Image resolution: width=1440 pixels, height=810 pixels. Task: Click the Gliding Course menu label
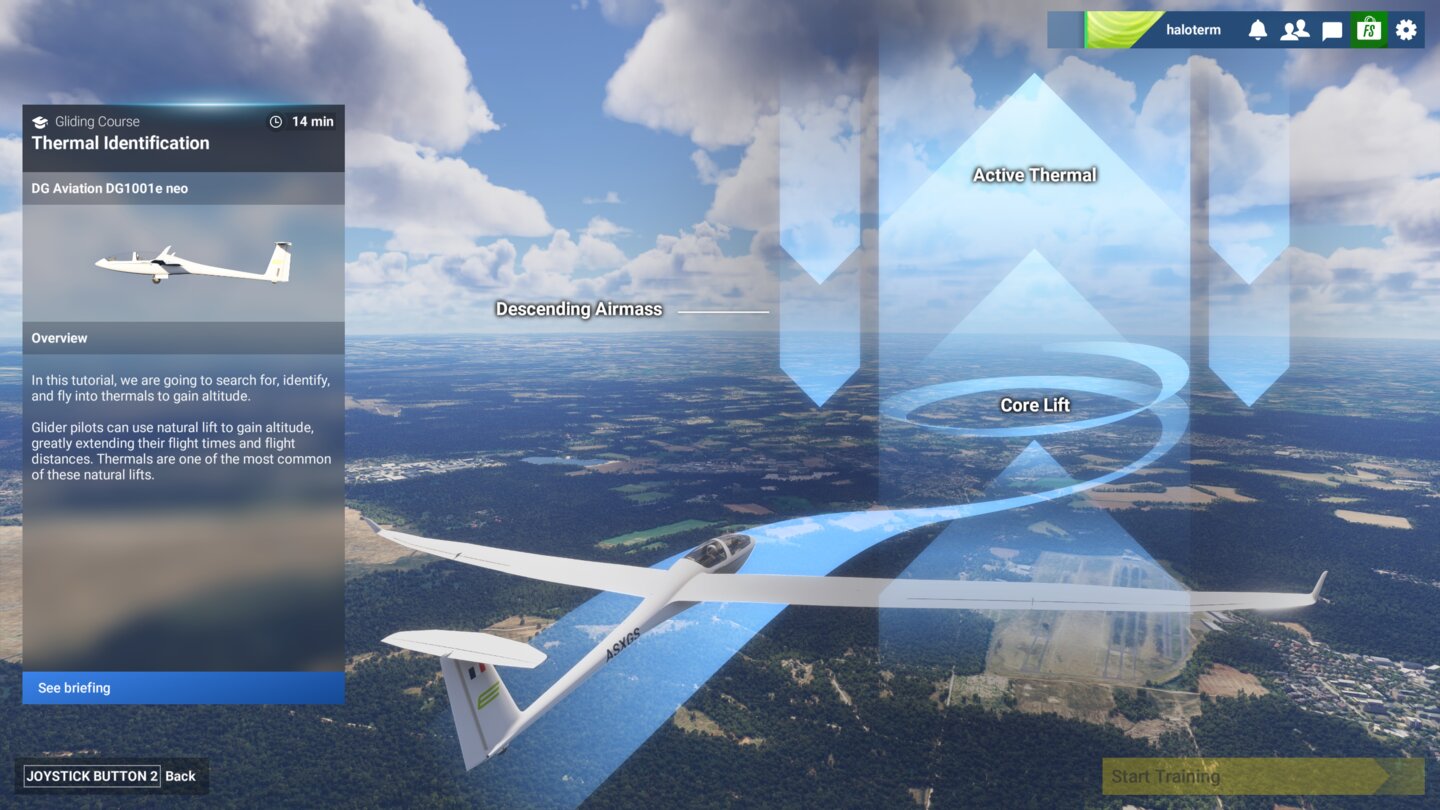tap(97, 121)
